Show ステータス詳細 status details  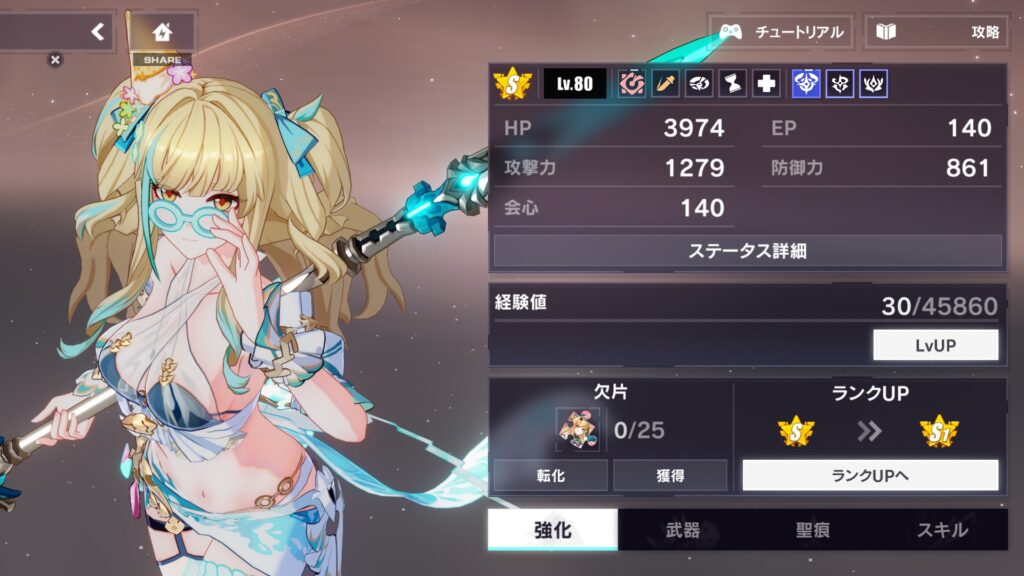[x=747, y=251]
